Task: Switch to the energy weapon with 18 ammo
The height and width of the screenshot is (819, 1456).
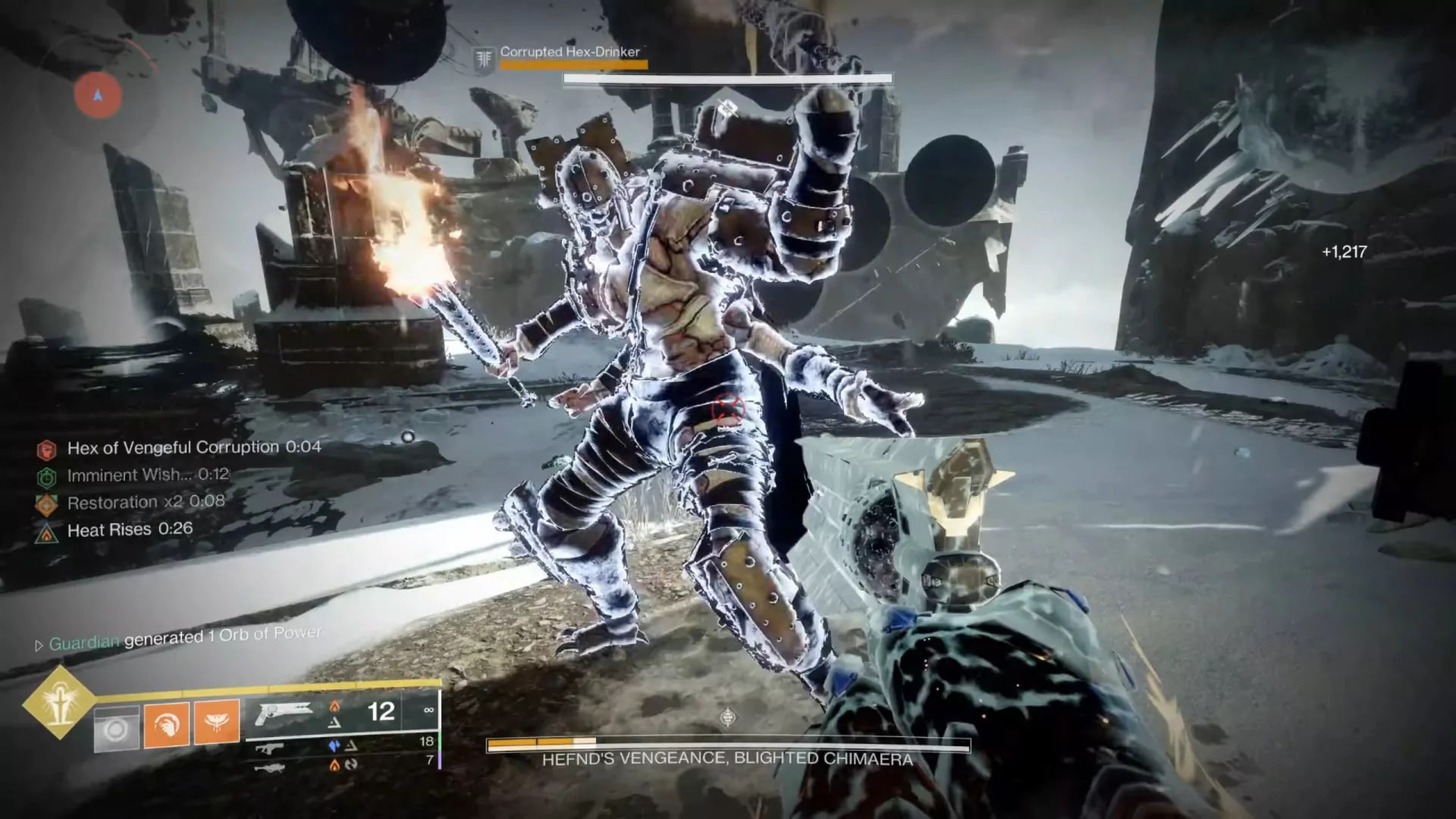Action: [270, 748]
